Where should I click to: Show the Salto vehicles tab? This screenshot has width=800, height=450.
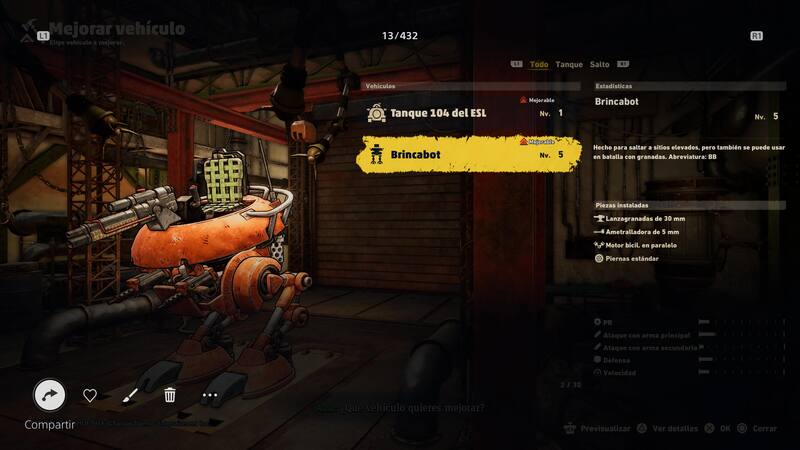600,64
